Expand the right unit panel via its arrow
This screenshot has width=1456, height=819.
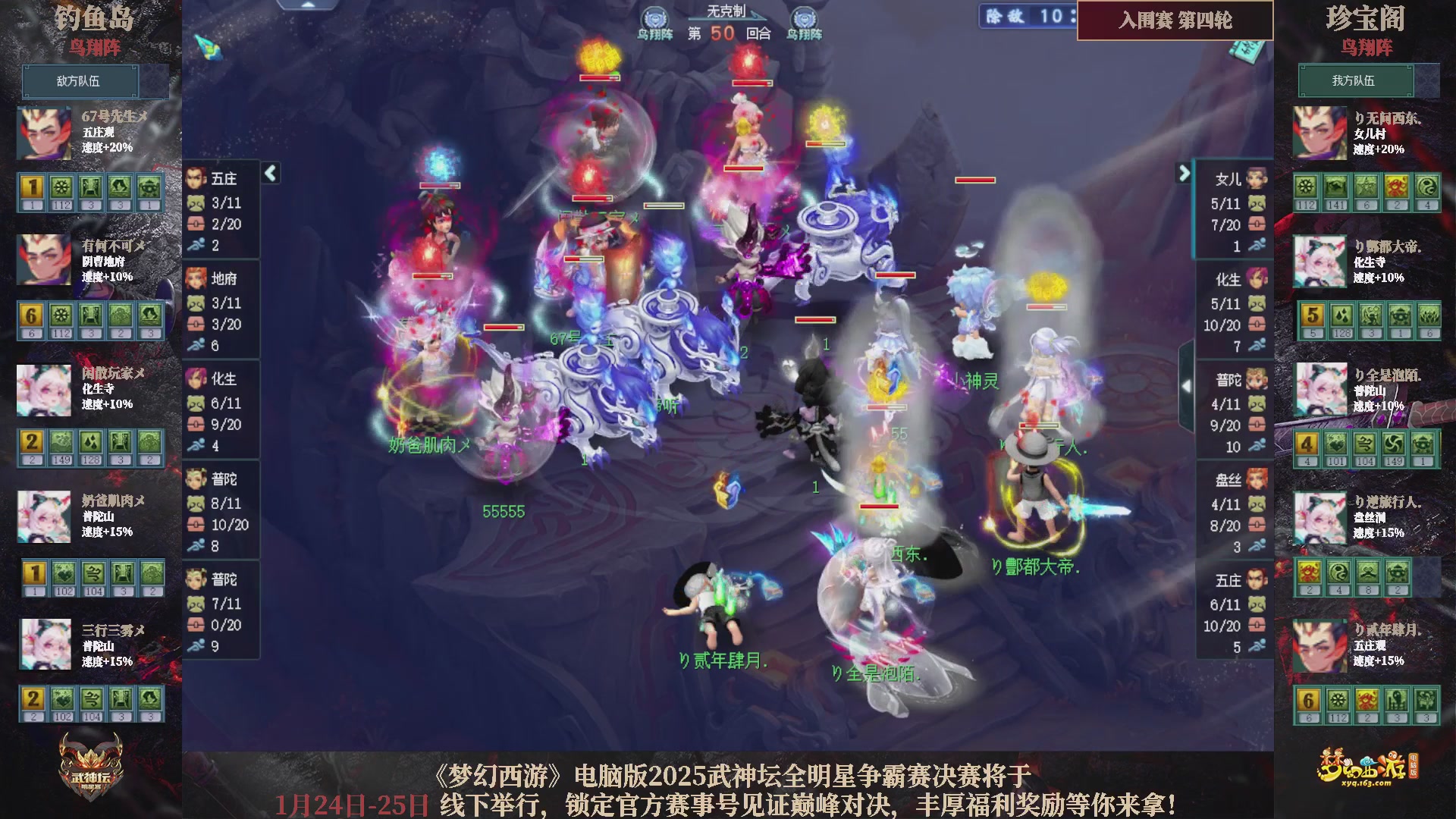coord(1185,173)
